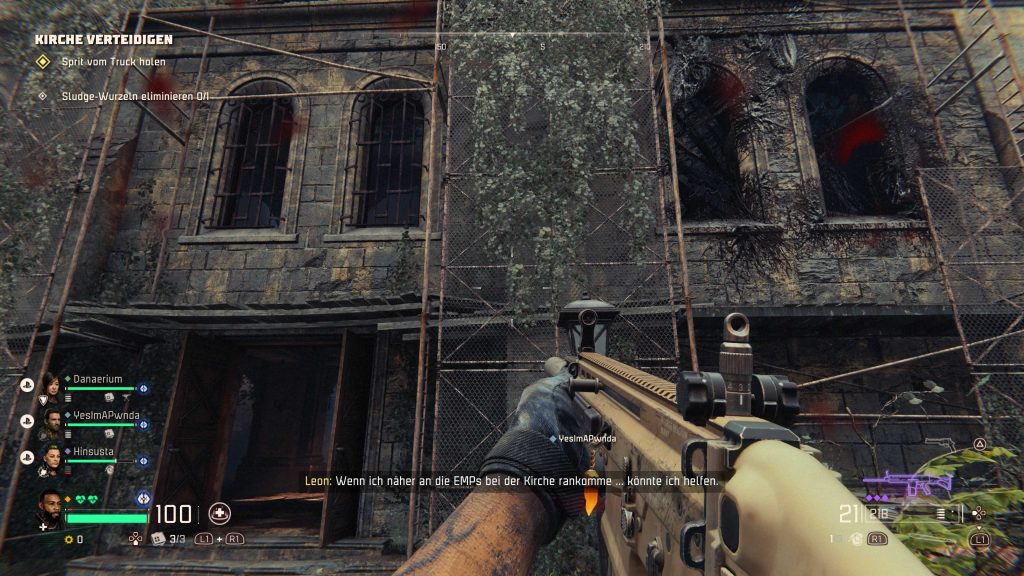This screenshot has width=1024, height=576.
Task: Click your own character portrait
Action: (51, 507)
